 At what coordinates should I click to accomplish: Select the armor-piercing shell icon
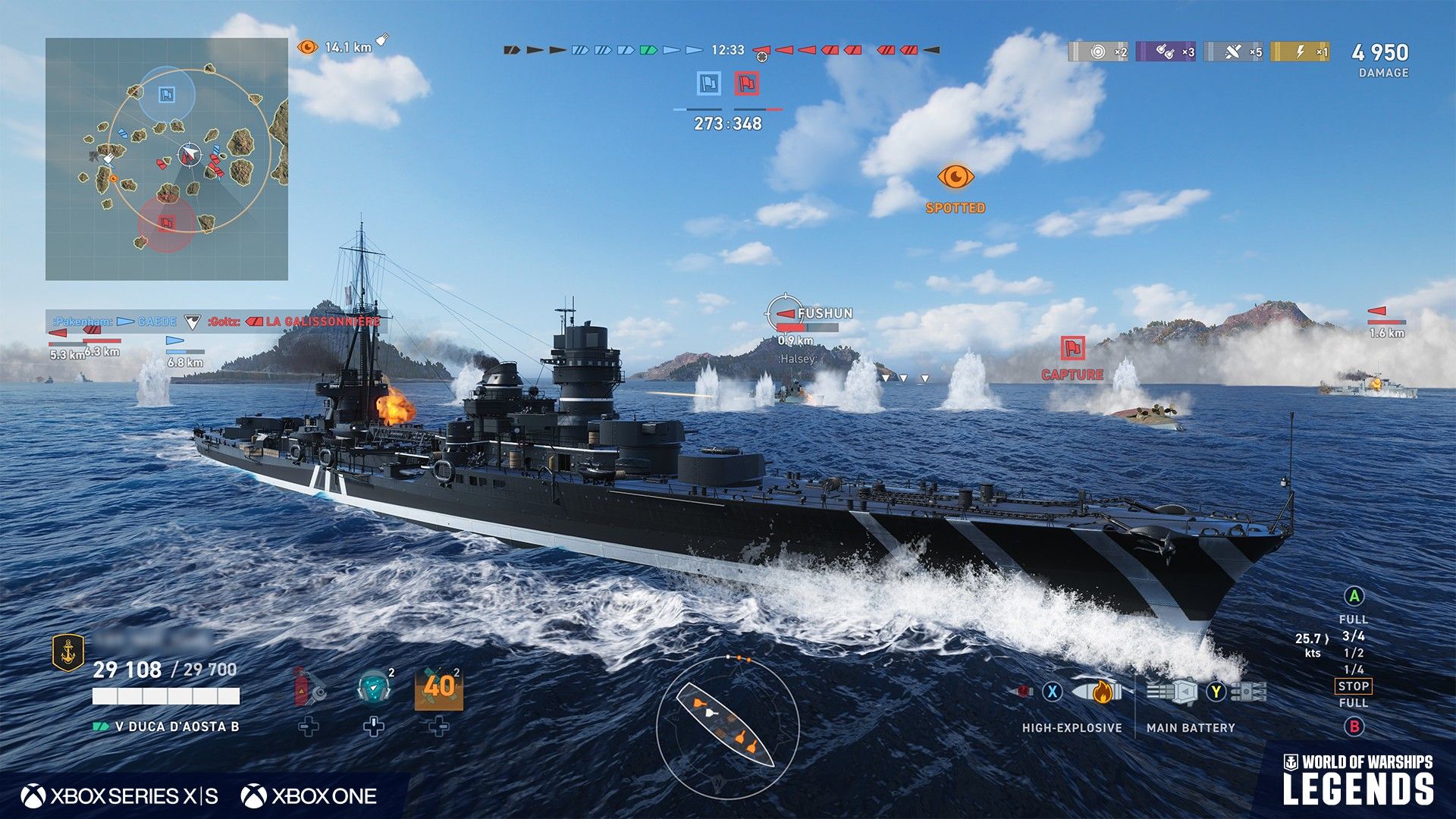pyautogui.click(x=1025, y=692)
